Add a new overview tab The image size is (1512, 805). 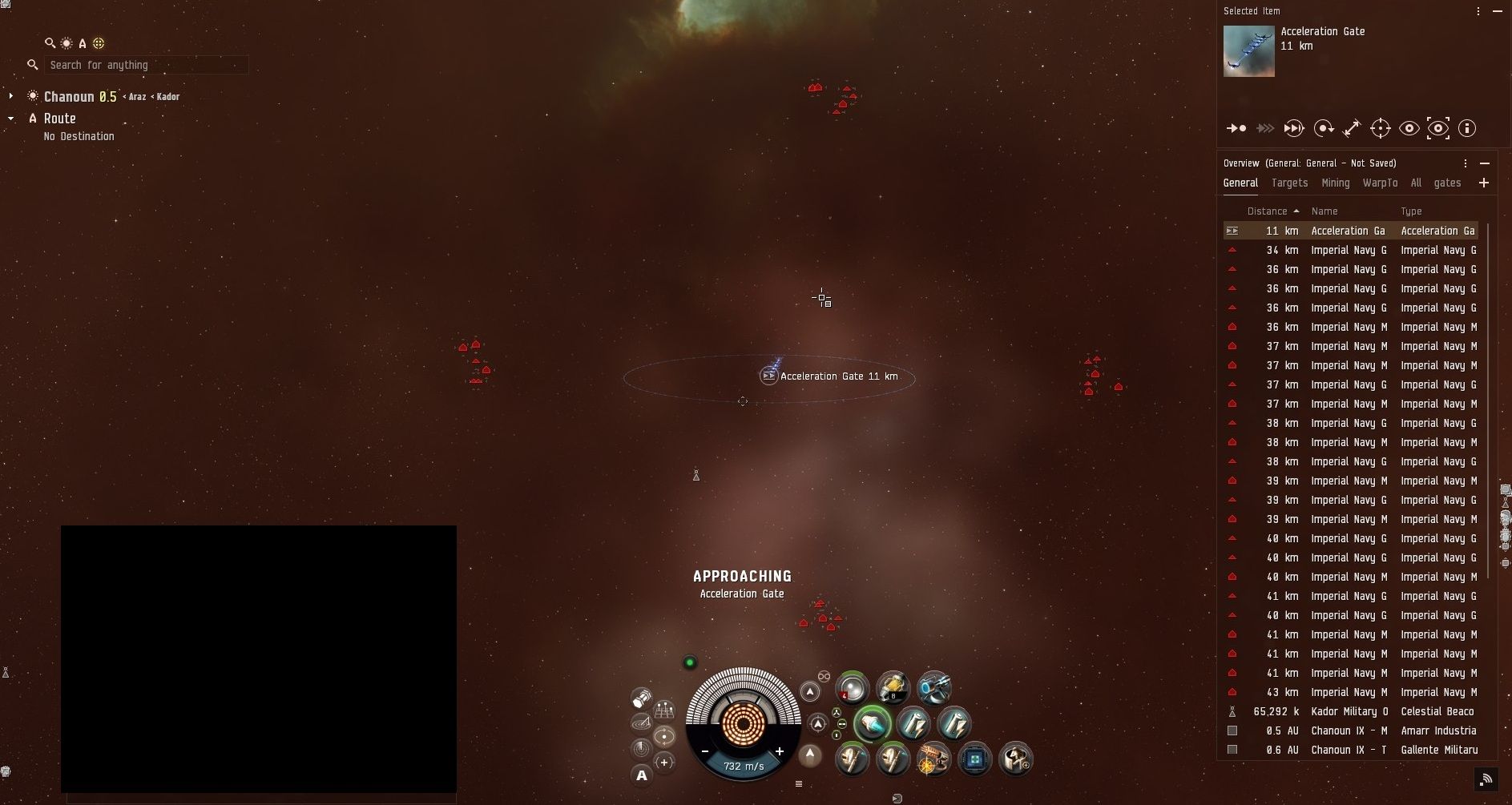tap(1484, 183)
